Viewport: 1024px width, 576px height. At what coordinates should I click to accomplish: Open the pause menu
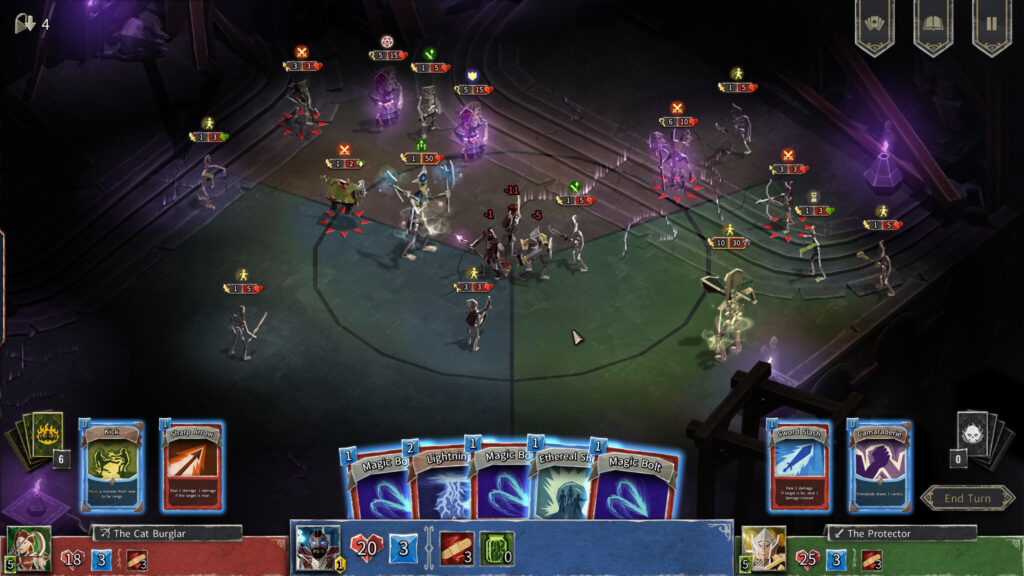(x=991, y=25)
